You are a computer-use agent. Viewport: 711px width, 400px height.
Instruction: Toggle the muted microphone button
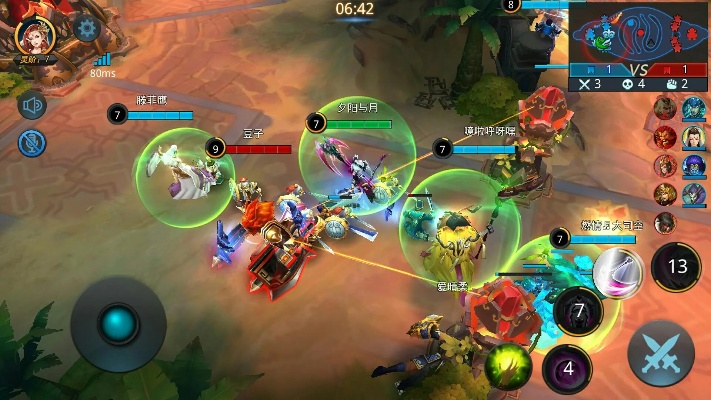pos(33,142)
